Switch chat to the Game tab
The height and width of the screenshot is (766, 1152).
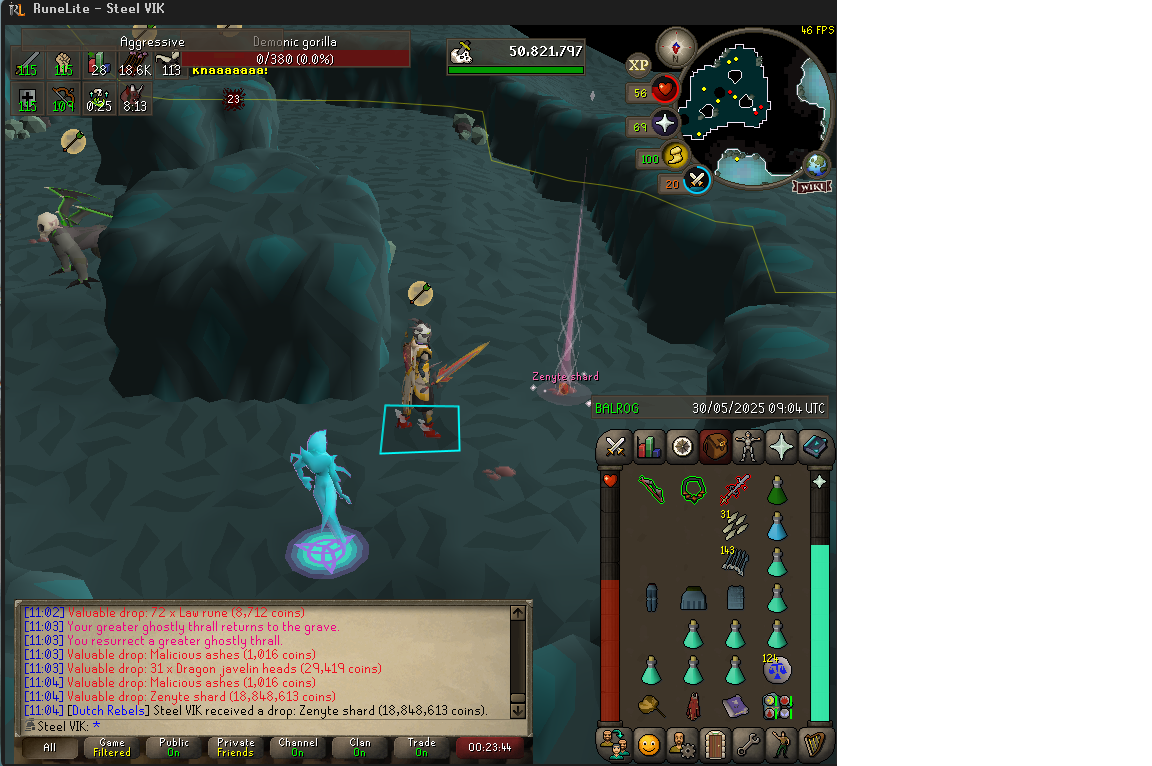[x=111, y=747]
